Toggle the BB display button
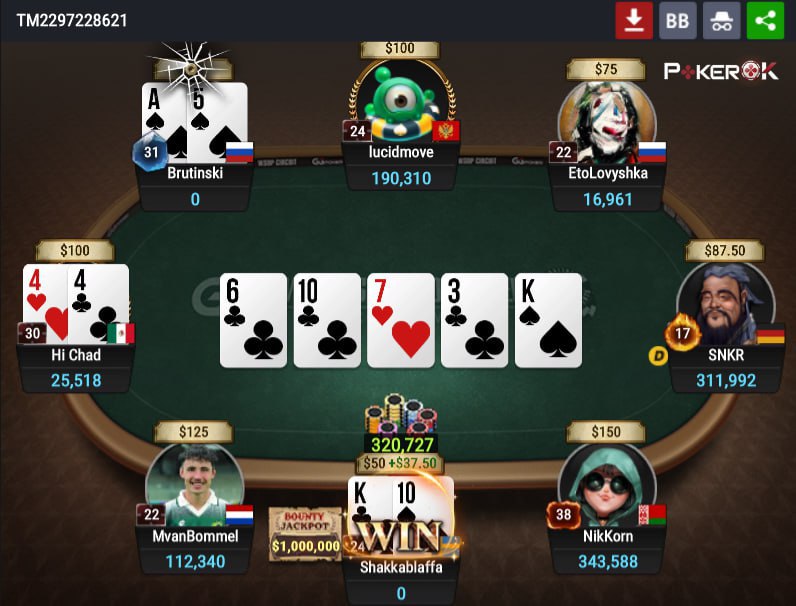796x606 pixels. click(677, 20)
